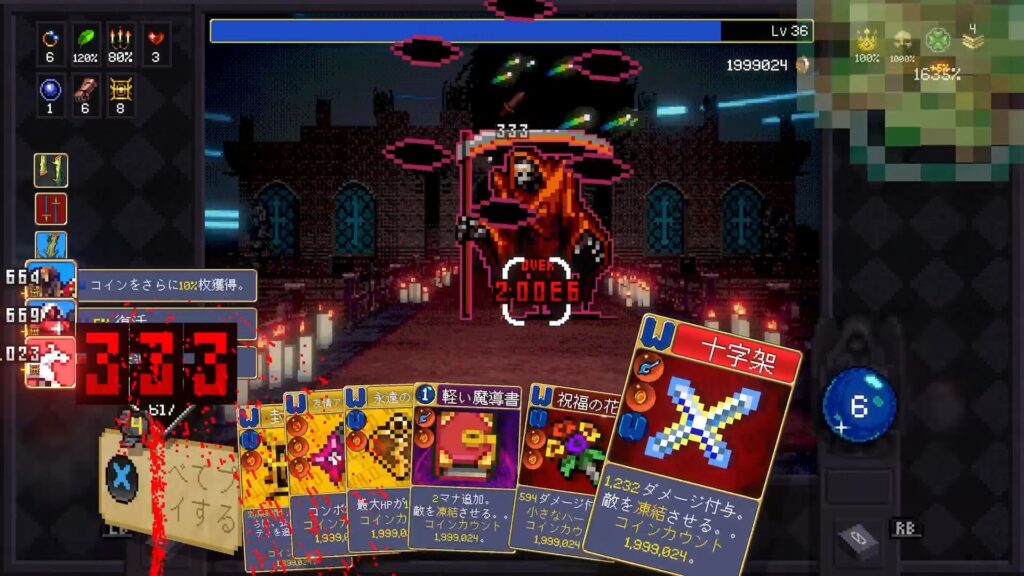Select the green bamboo relic icon

[x=51, y=171]
